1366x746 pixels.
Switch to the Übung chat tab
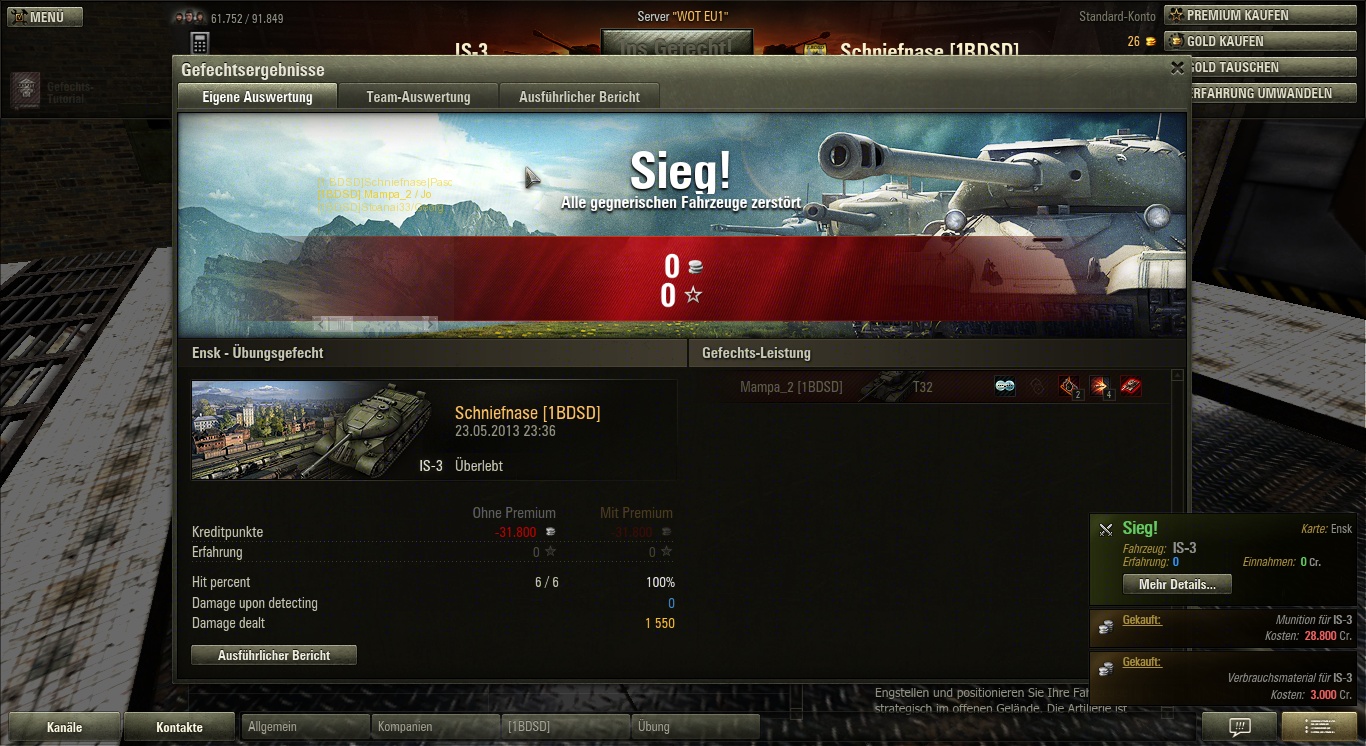click(x=694, y=727)
